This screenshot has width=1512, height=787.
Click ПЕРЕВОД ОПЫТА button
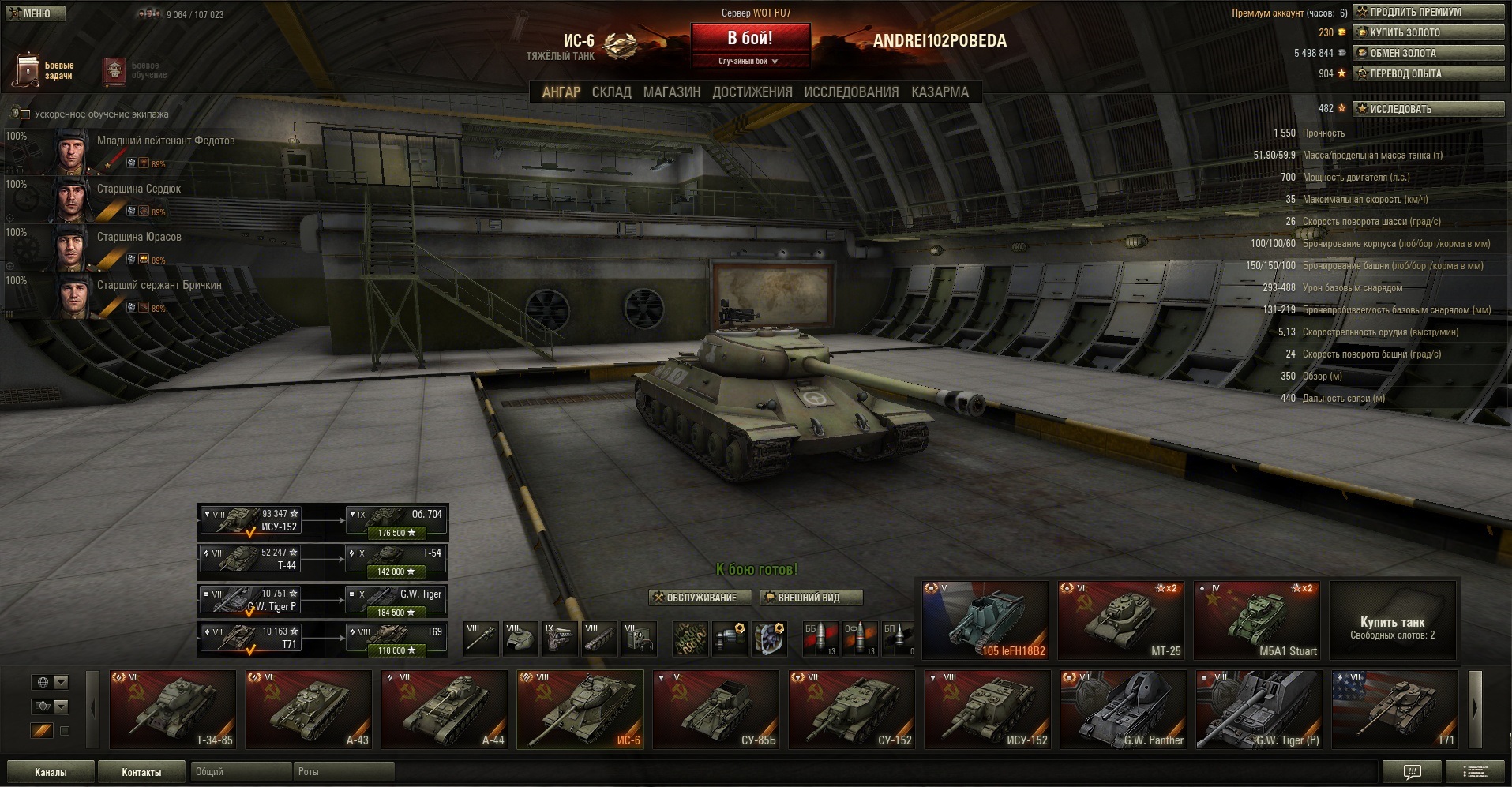coord(1428,73)
